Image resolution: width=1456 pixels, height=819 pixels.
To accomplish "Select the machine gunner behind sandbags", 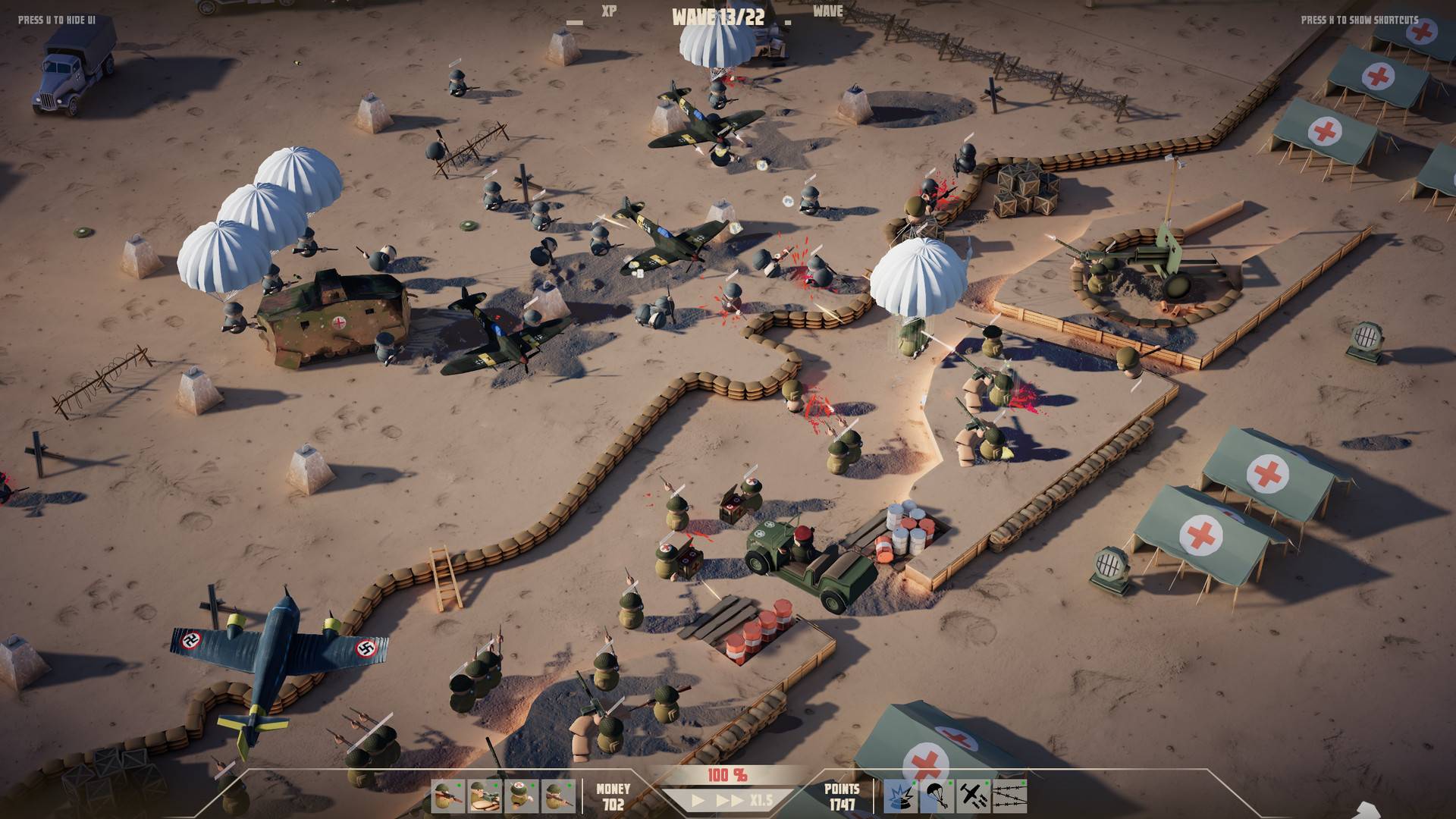I will [483, 796].
